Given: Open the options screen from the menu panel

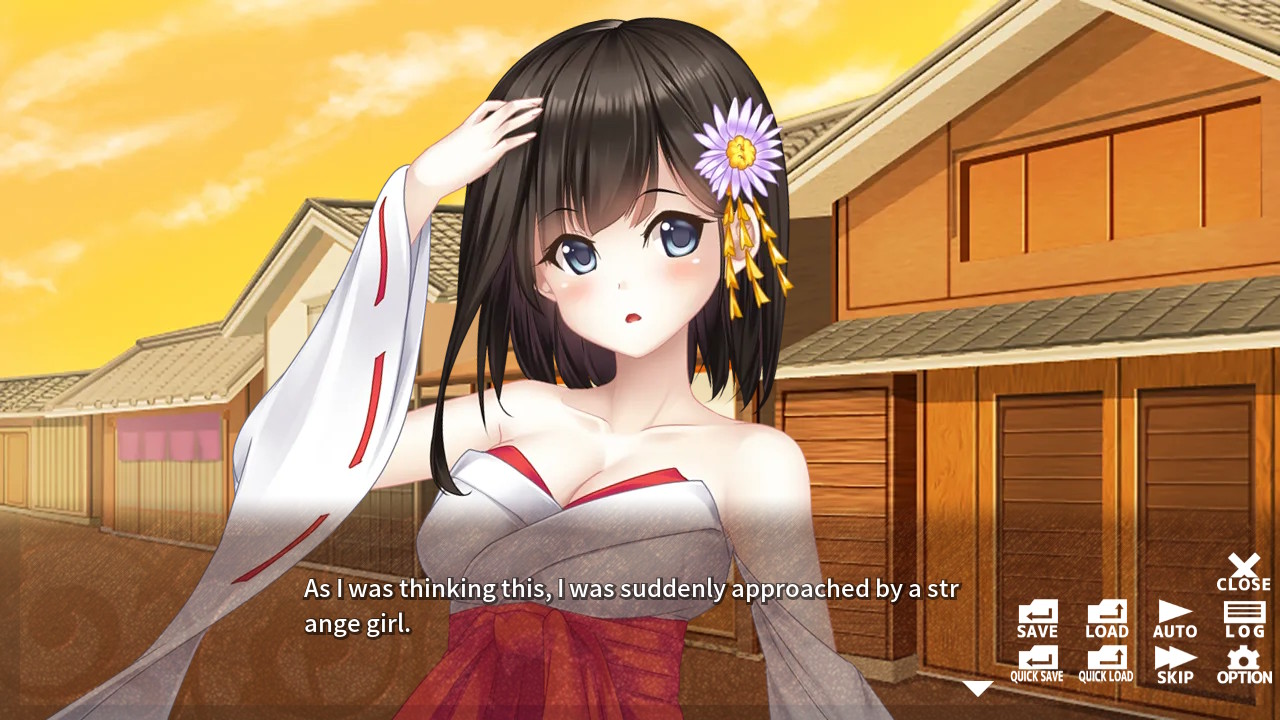Looking at the screenshot, I should (x=1243, y=663).
